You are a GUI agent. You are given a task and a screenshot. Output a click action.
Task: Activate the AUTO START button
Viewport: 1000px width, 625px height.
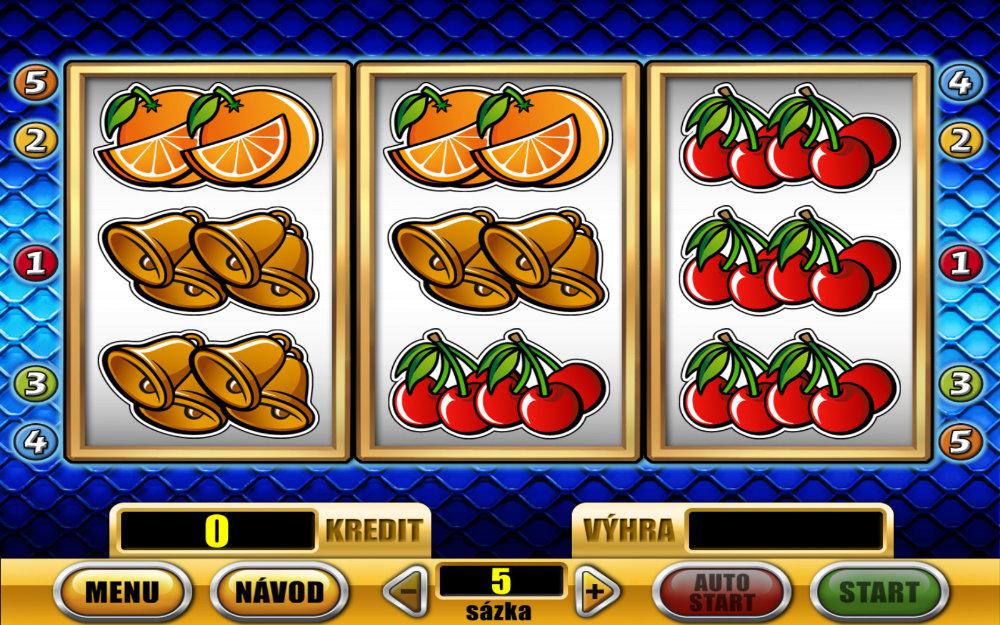[721, 590]
